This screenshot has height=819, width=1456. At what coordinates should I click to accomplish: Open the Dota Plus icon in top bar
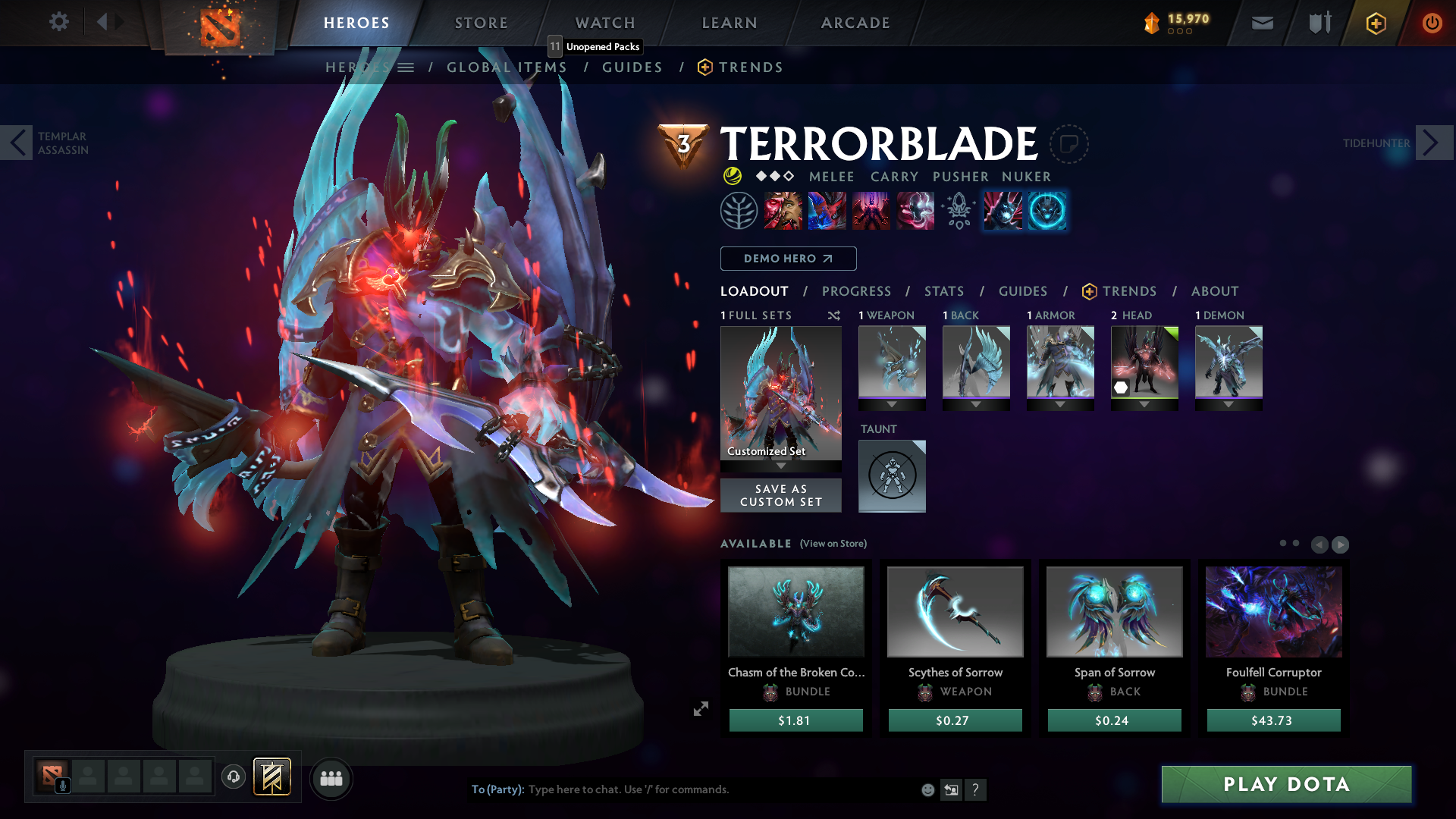(1375, 23)
